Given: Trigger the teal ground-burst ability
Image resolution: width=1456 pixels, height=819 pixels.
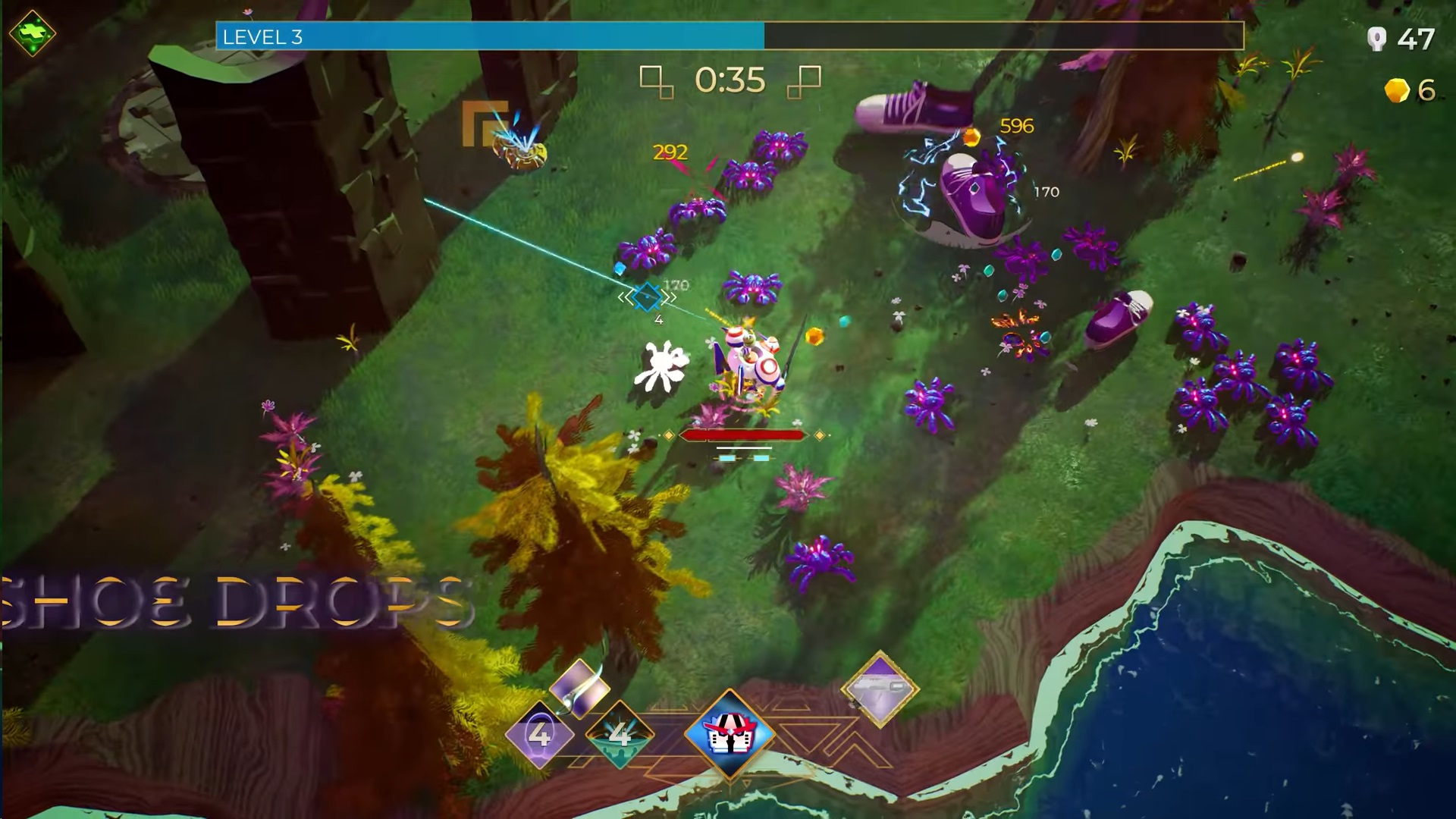Looking at the screenshot, I should pyautogui.click(x=620, y=734).
